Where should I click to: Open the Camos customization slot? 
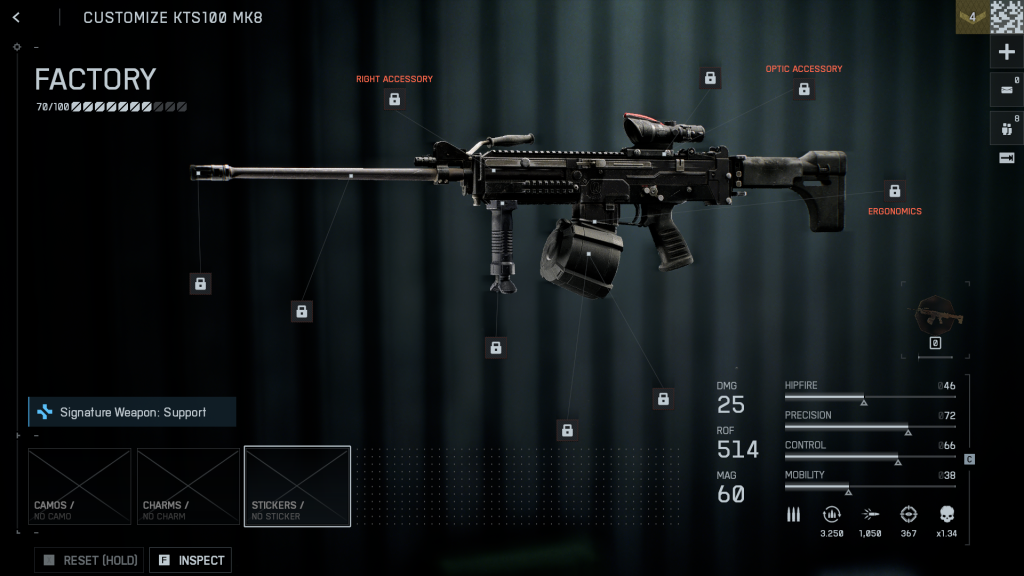point(79,486)
